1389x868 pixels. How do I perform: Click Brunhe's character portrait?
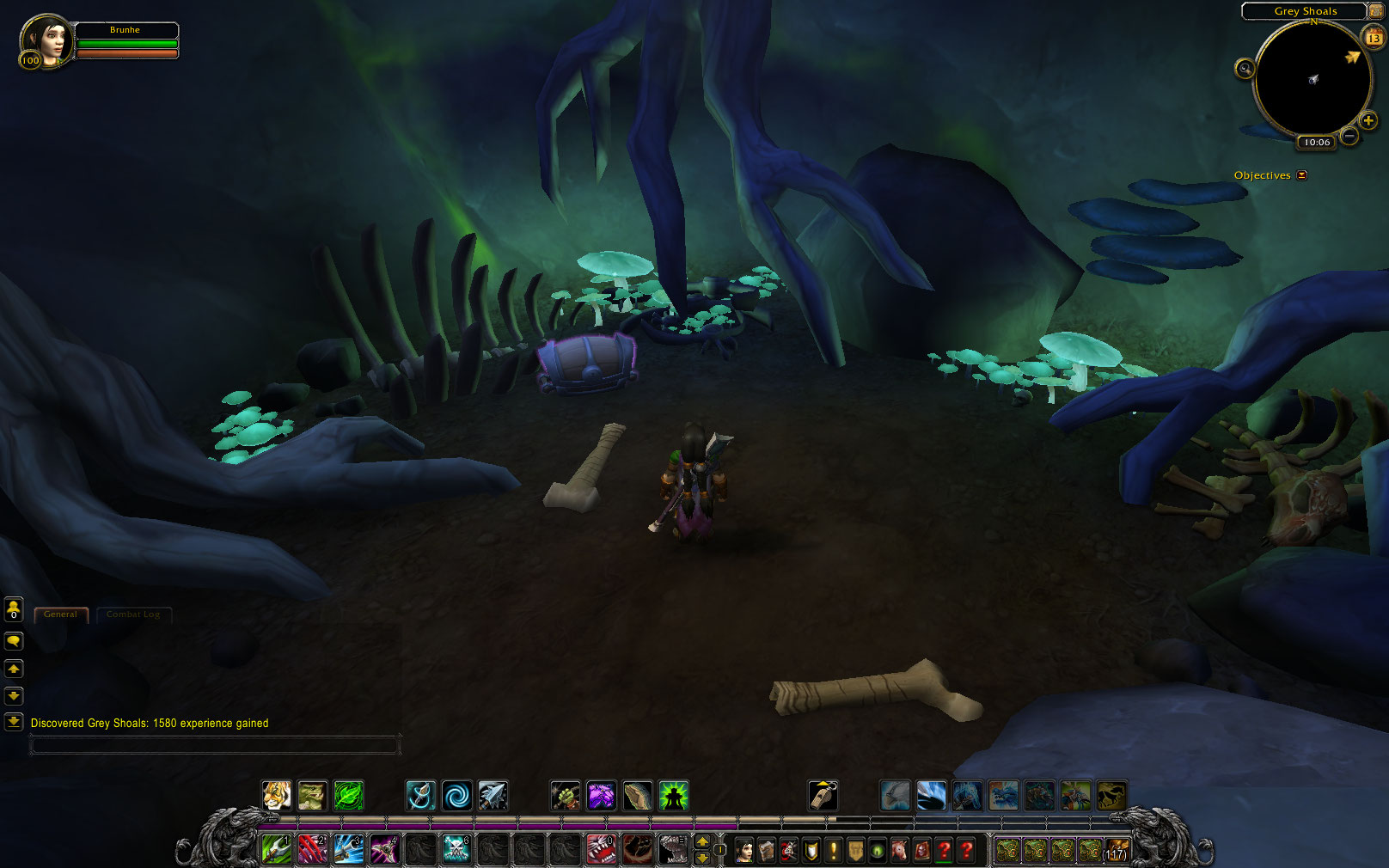pyautogui.click(x=45, y=41)
